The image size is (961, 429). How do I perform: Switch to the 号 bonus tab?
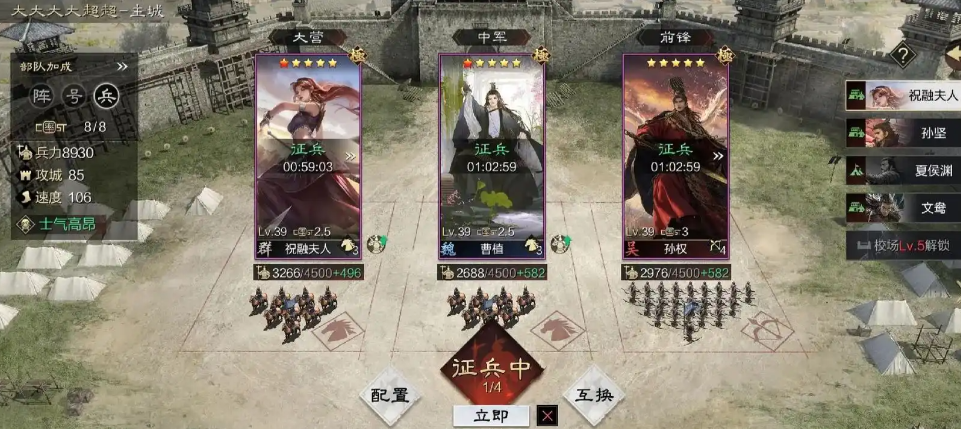pos(74,97)
